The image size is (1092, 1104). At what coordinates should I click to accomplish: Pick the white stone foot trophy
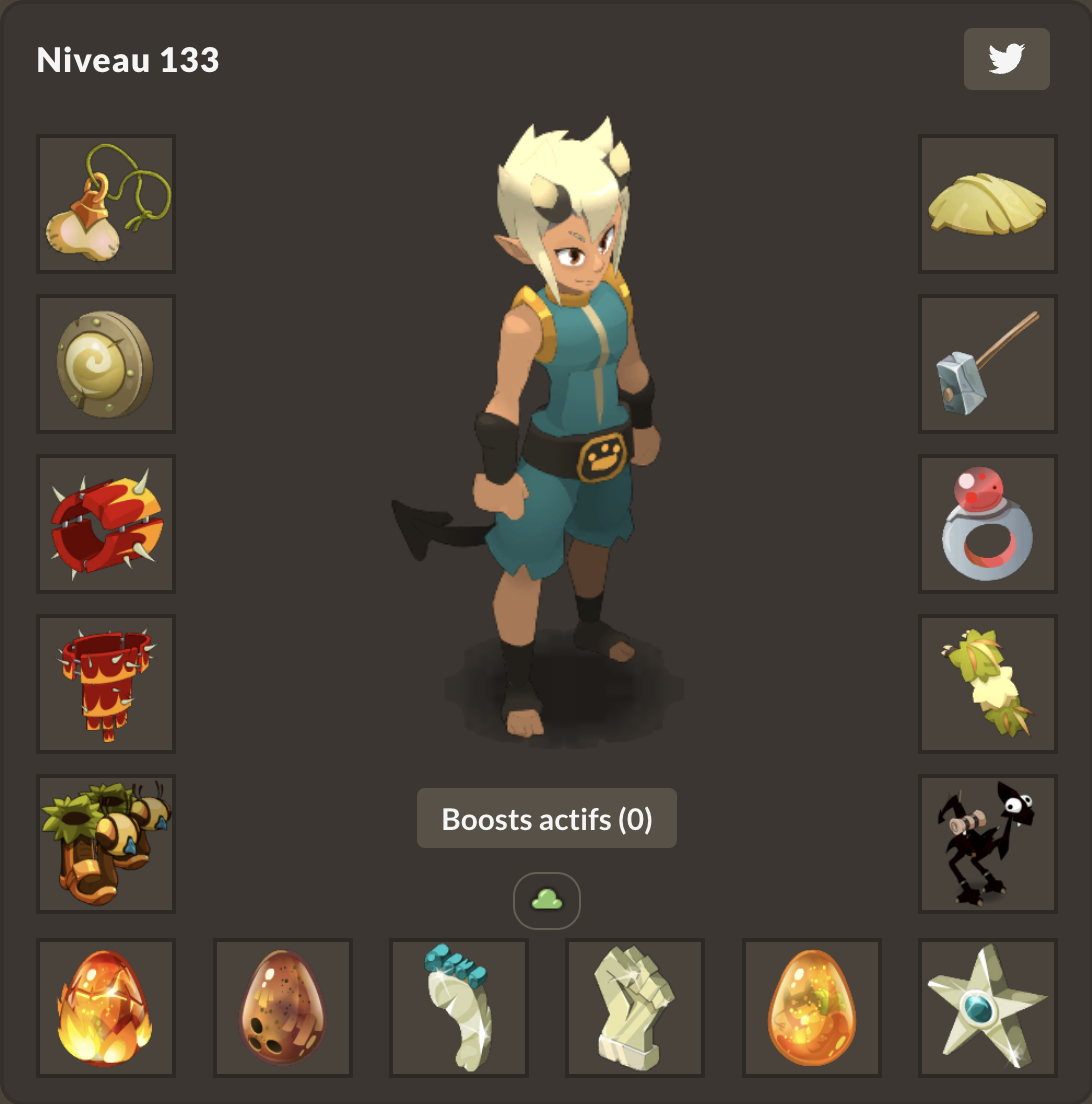(x=459, y=1008)
